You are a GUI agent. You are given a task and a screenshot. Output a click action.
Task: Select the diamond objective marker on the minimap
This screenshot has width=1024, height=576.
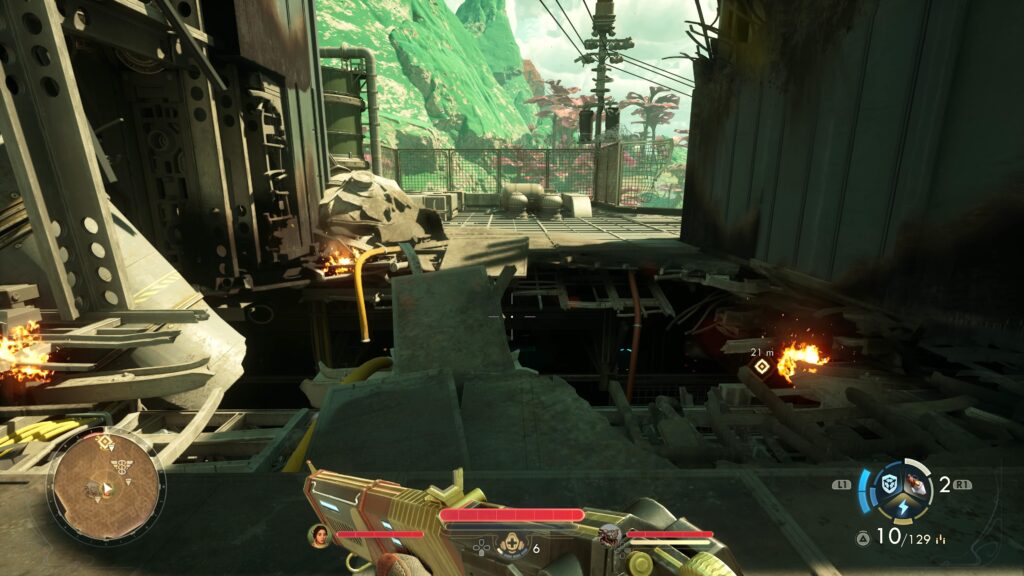105,441
